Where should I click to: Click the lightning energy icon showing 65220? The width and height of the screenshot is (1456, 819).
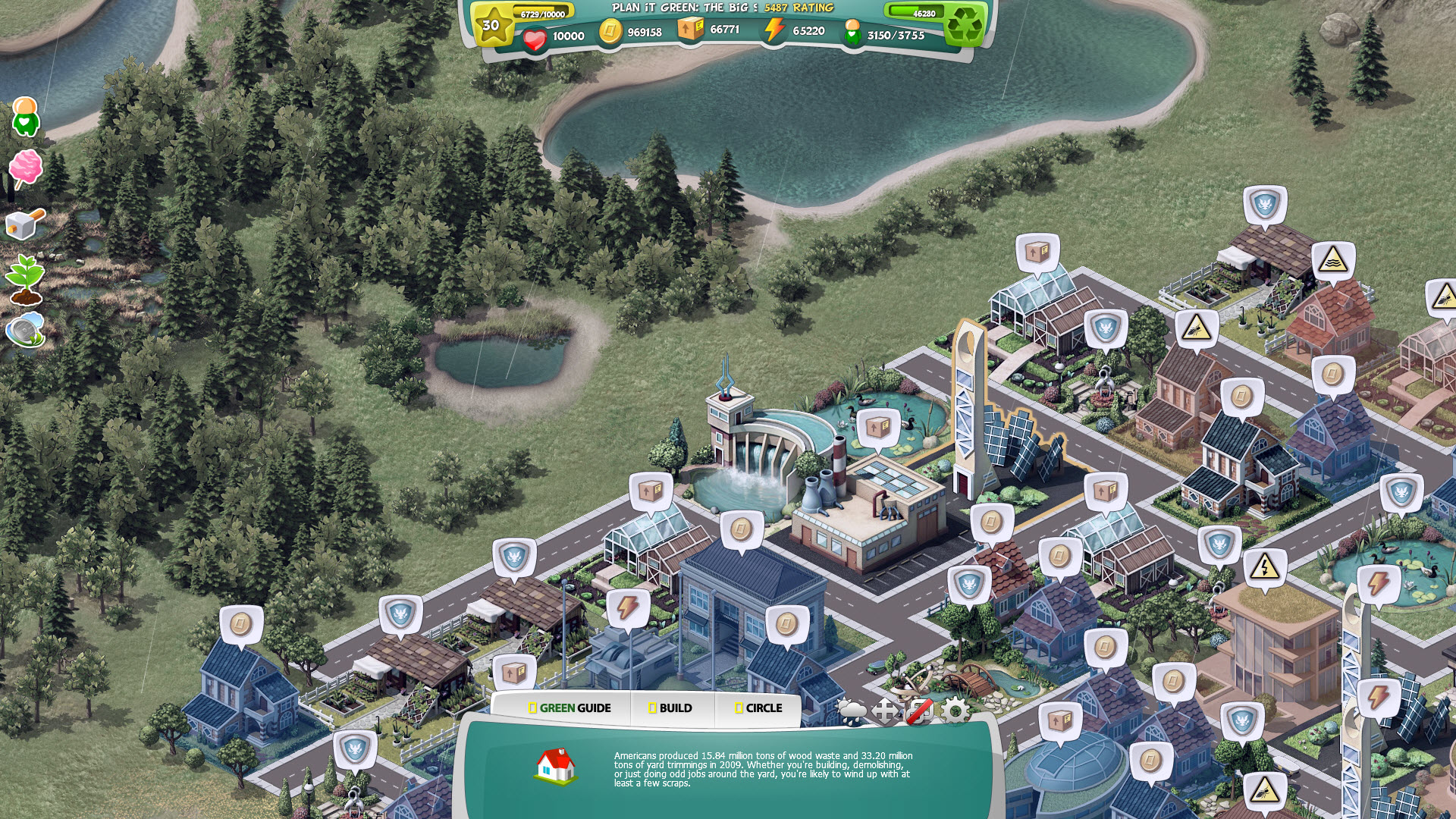tap(773, 32)
